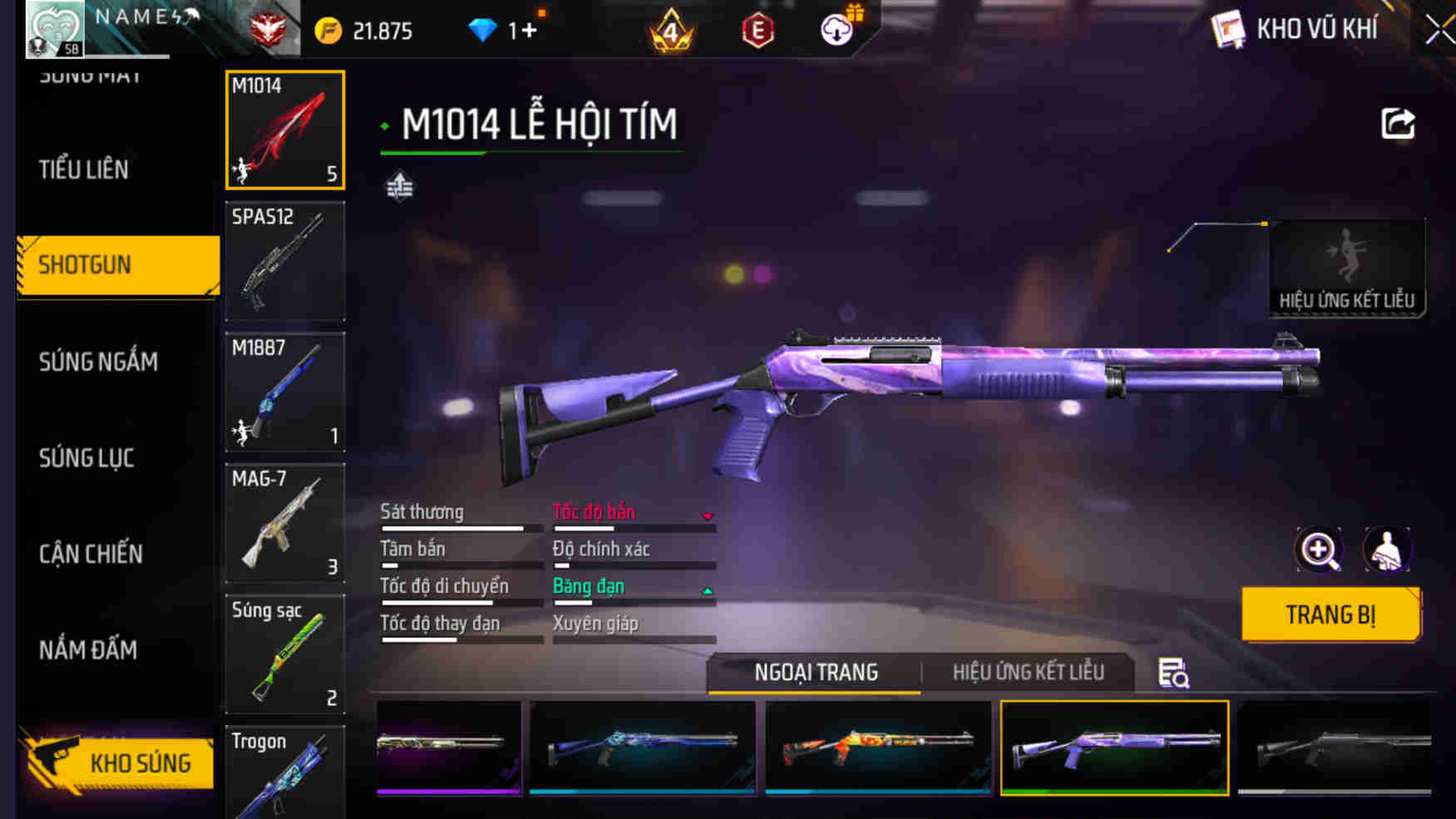Pick the M1887 weapon tile
The width and height of the screenshot is (1456, 819).
coord(285,392)
